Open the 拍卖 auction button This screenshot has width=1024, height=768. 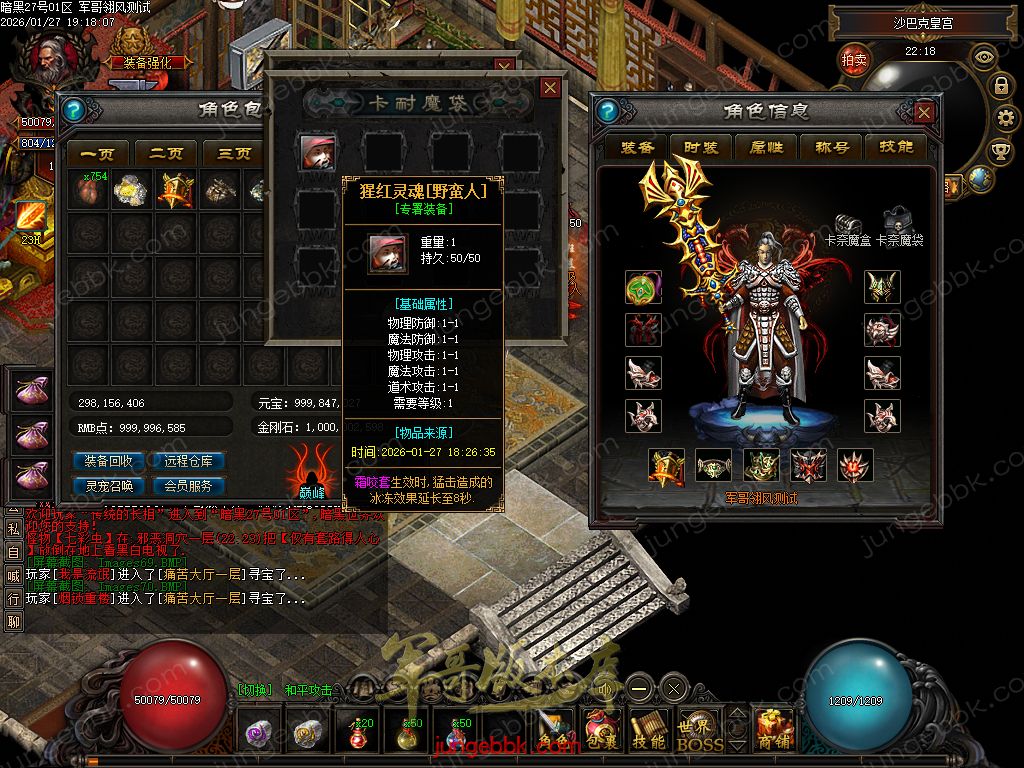pyautogui.click(x=854, y=60)
